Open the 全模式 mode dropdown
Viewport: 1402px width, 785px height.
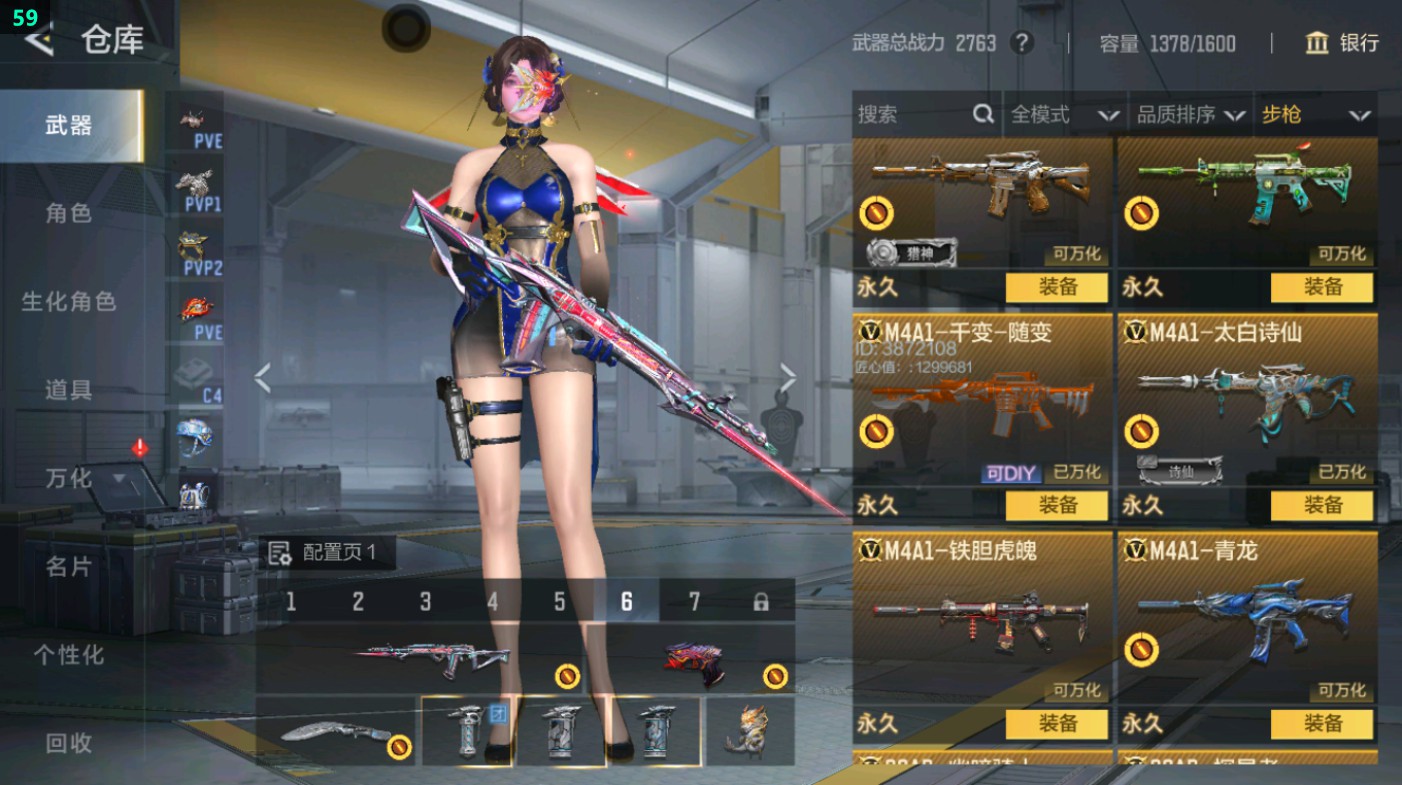pyautogui.click(x=1064, y=115)
